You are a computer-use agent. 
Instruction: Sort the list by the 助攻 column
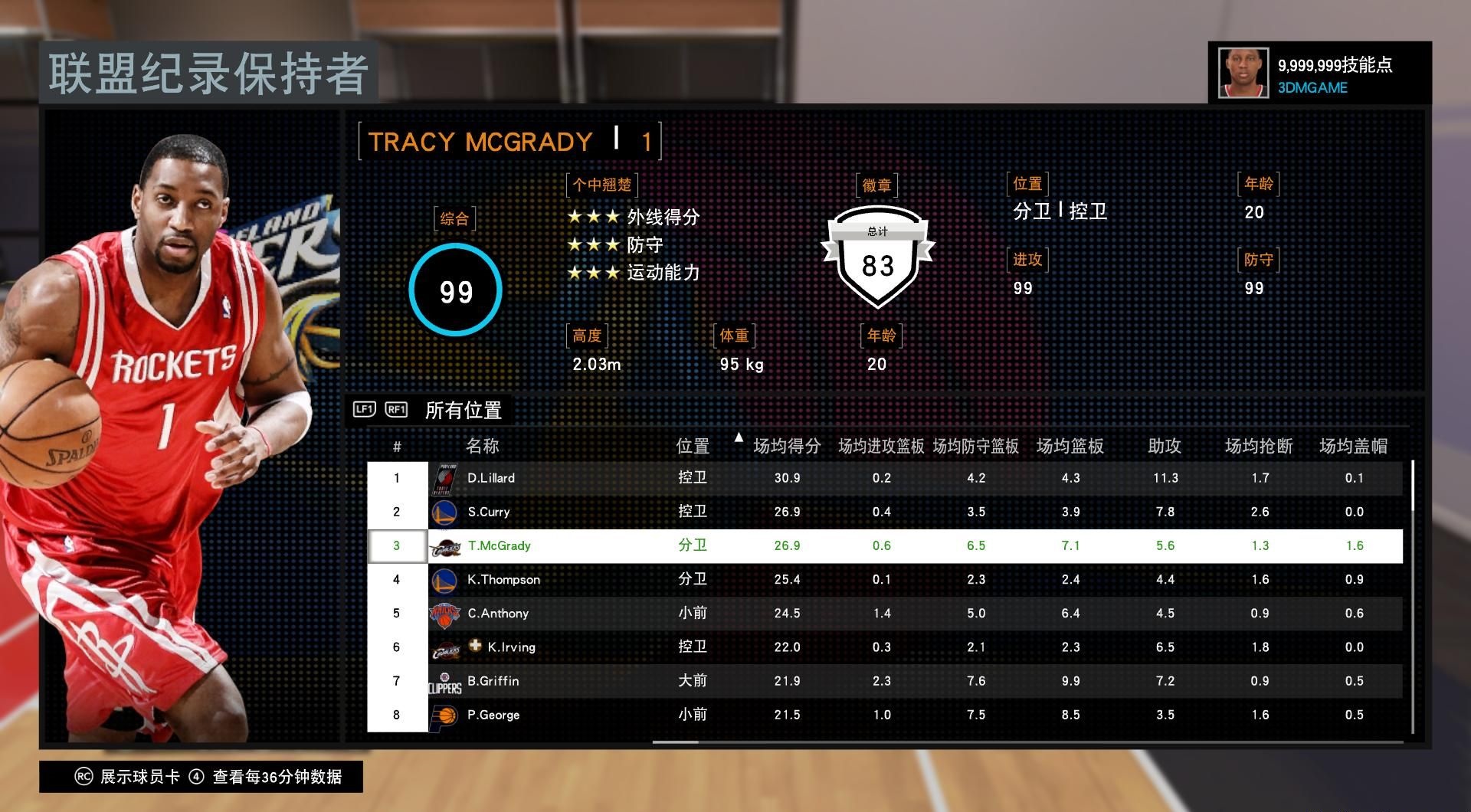click(1165, 446)
